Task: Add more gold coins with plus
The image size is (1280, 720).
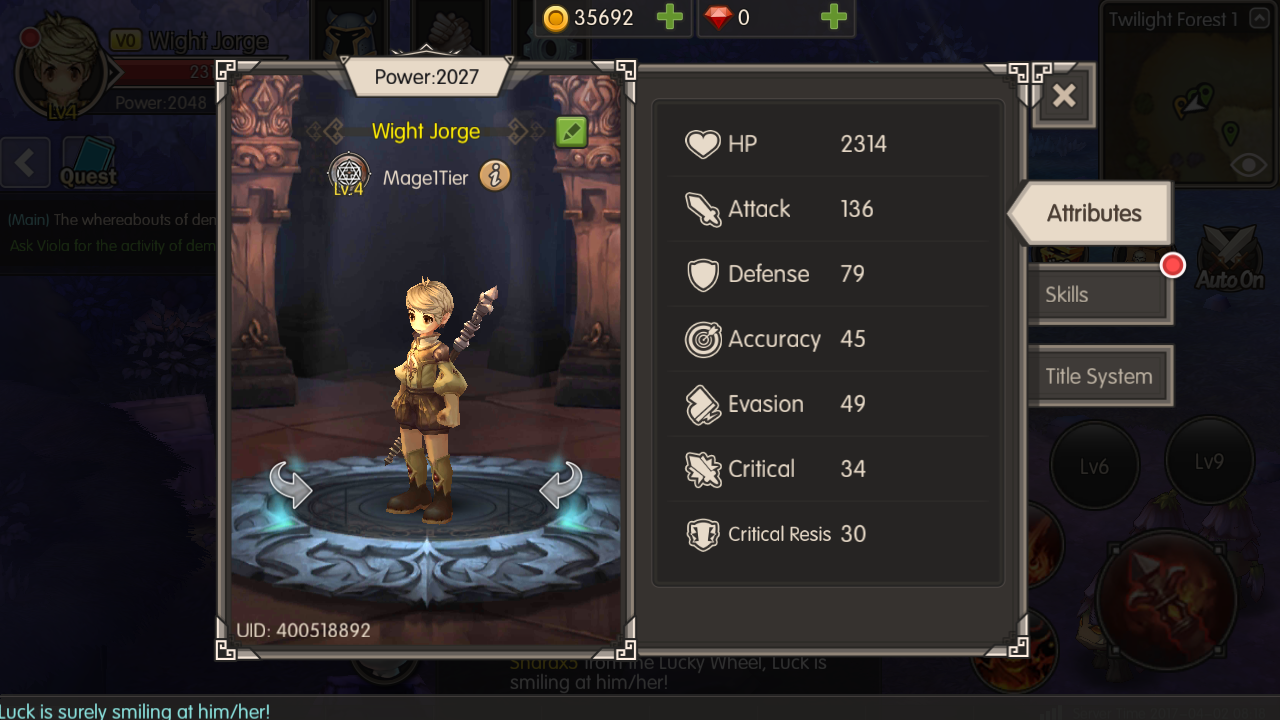Action: (669, 18)
